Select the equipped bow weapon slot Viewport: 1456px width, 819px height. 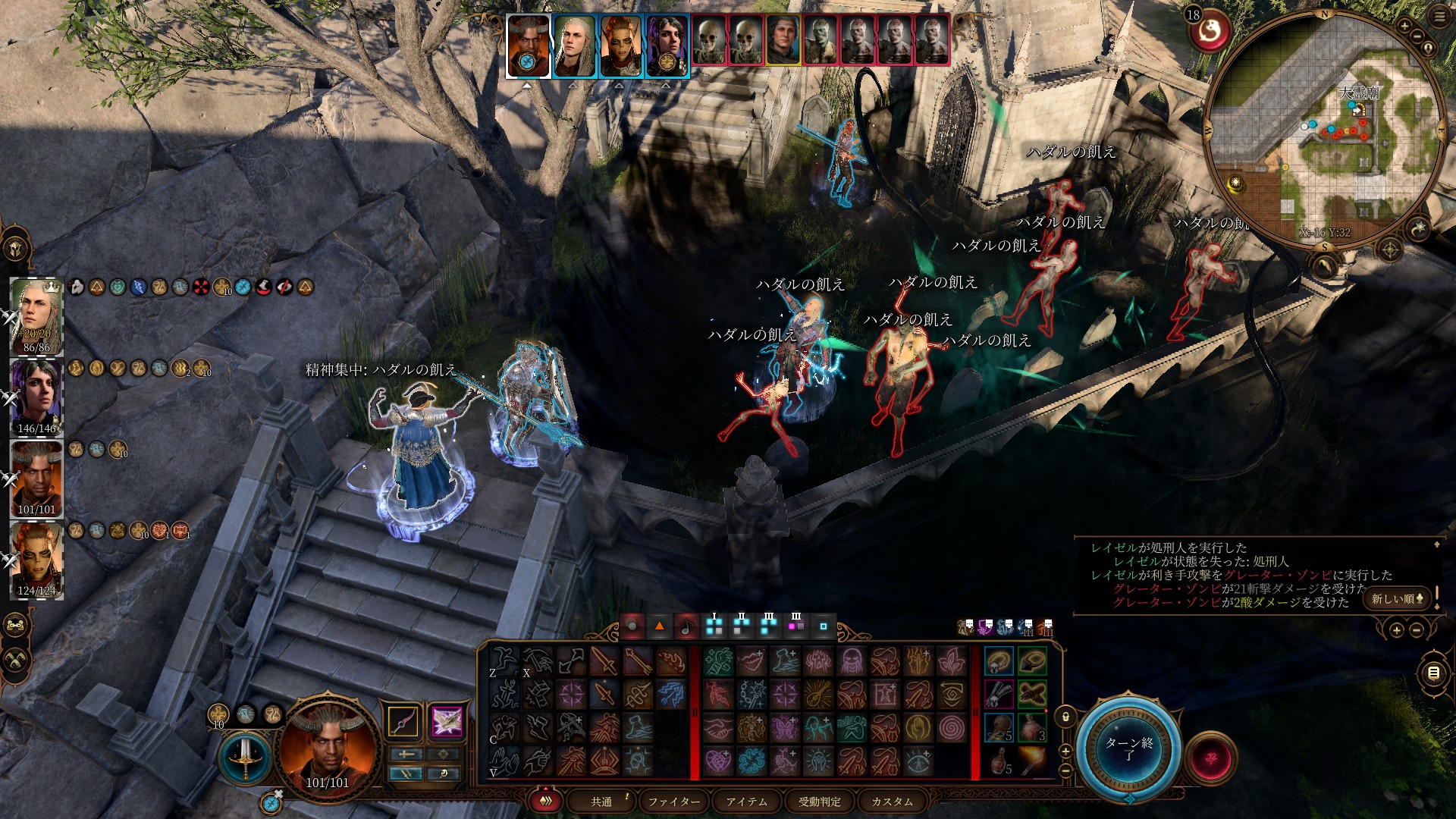(403, 721)
